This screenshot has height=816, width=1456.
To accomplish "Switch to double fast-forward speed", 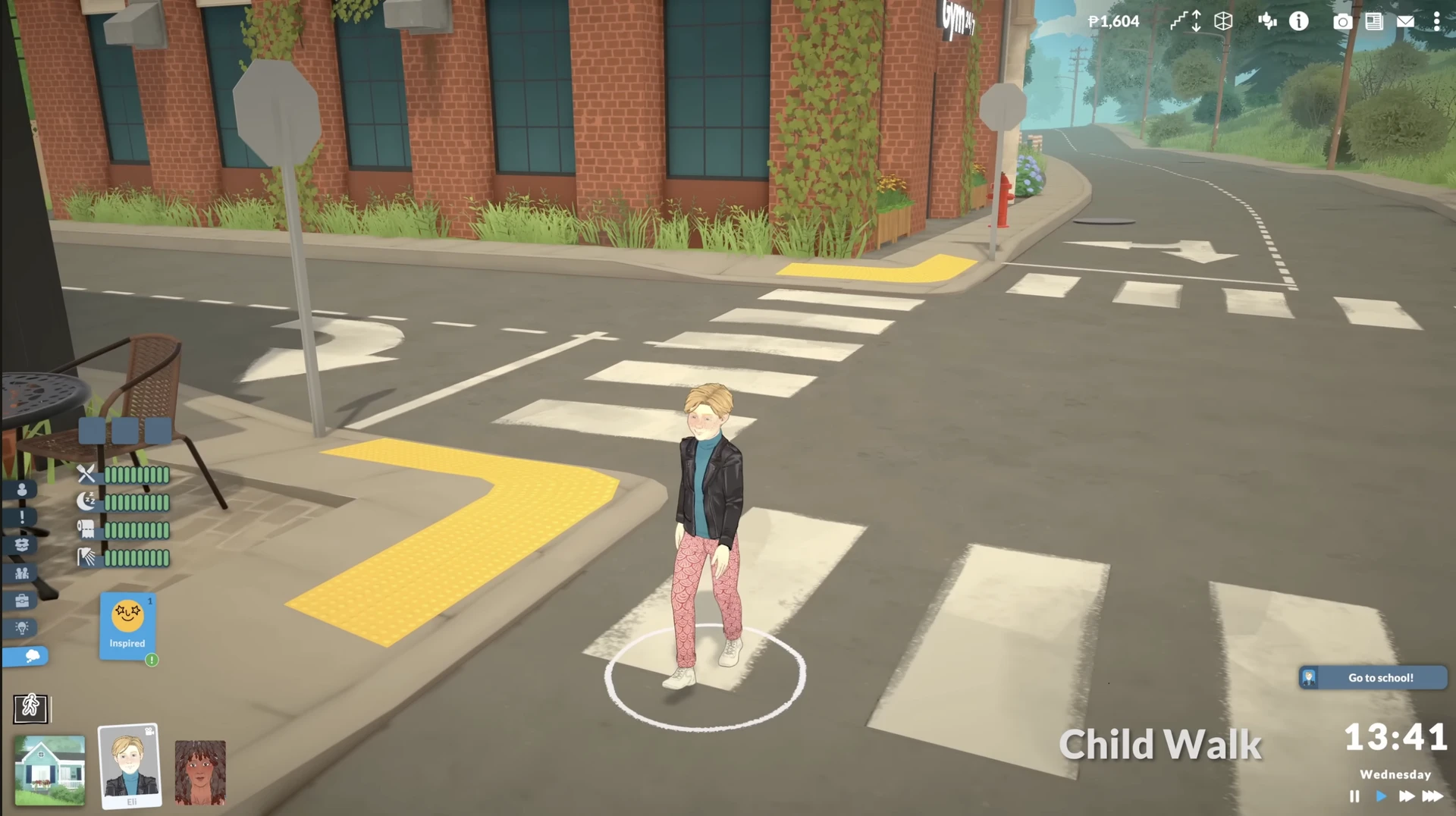I will click(1407, 796).
